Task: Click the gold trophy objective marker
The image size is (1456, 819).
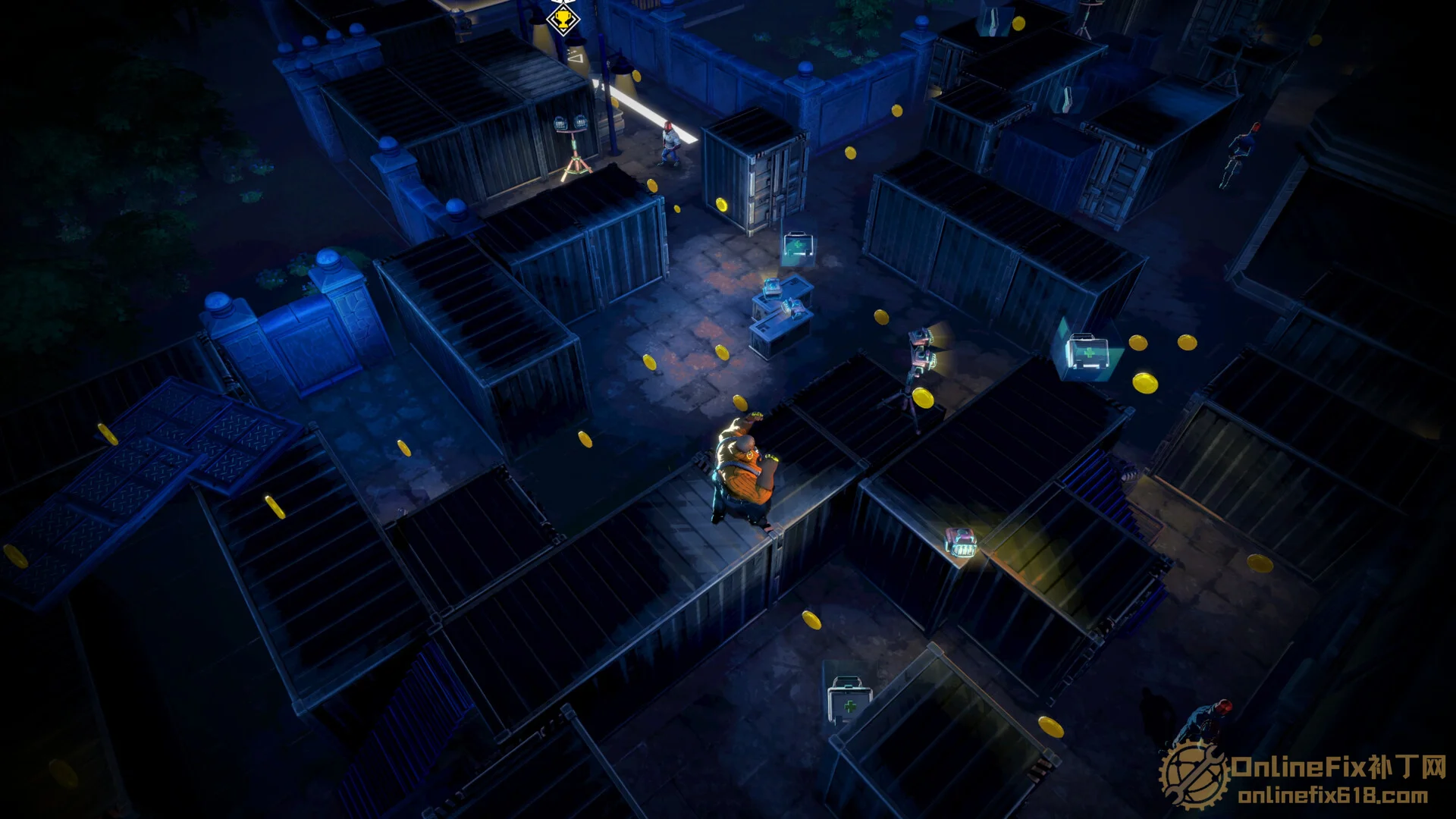Action: point(562,18)
